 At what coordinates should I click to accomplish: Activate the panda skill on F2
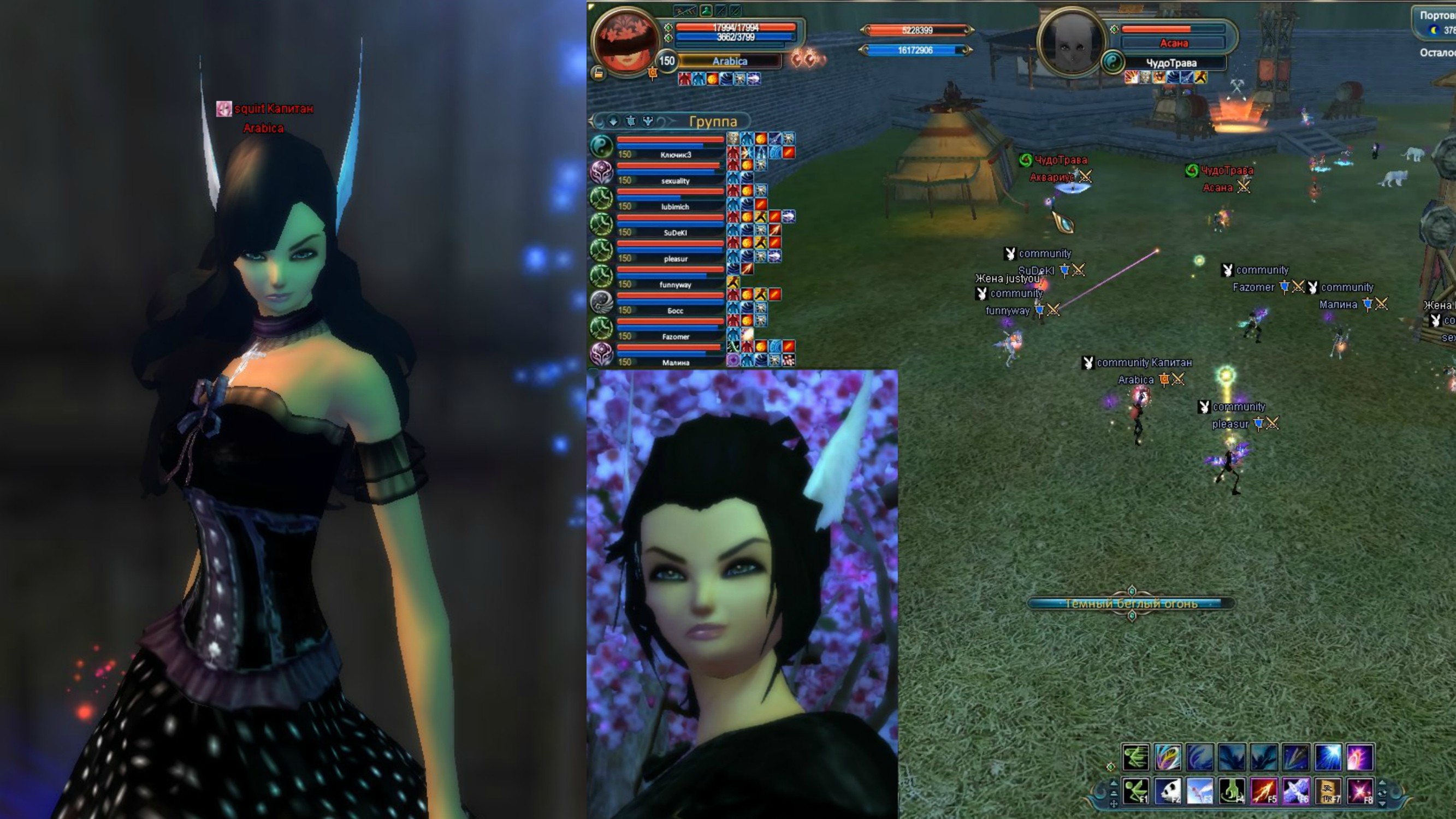1168,791
